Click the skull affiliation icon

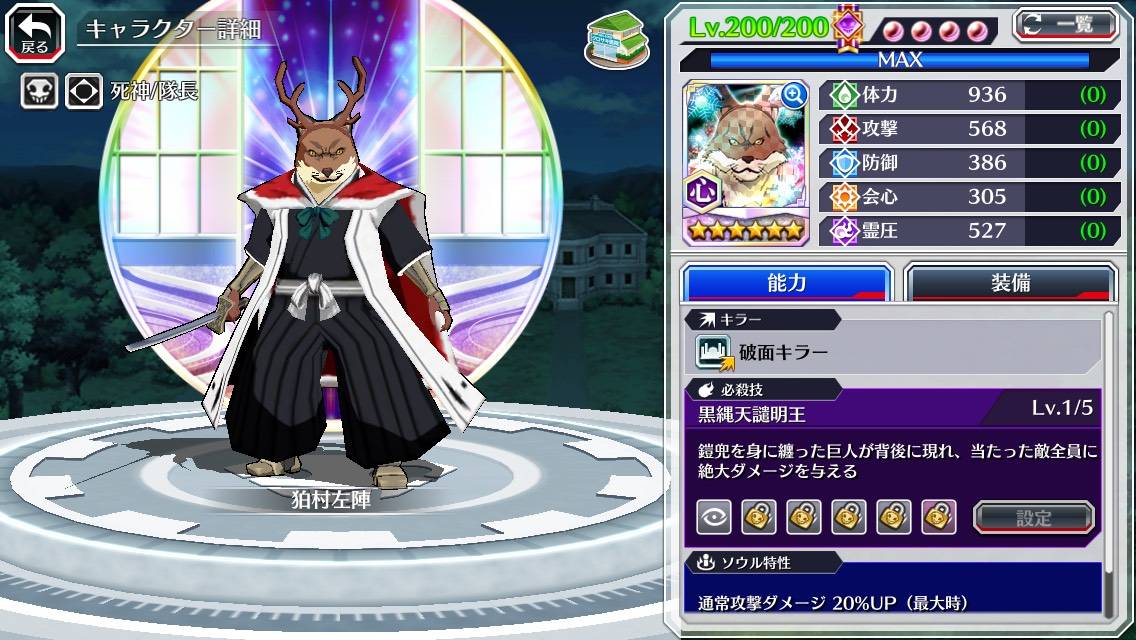(x=38, y=92)
